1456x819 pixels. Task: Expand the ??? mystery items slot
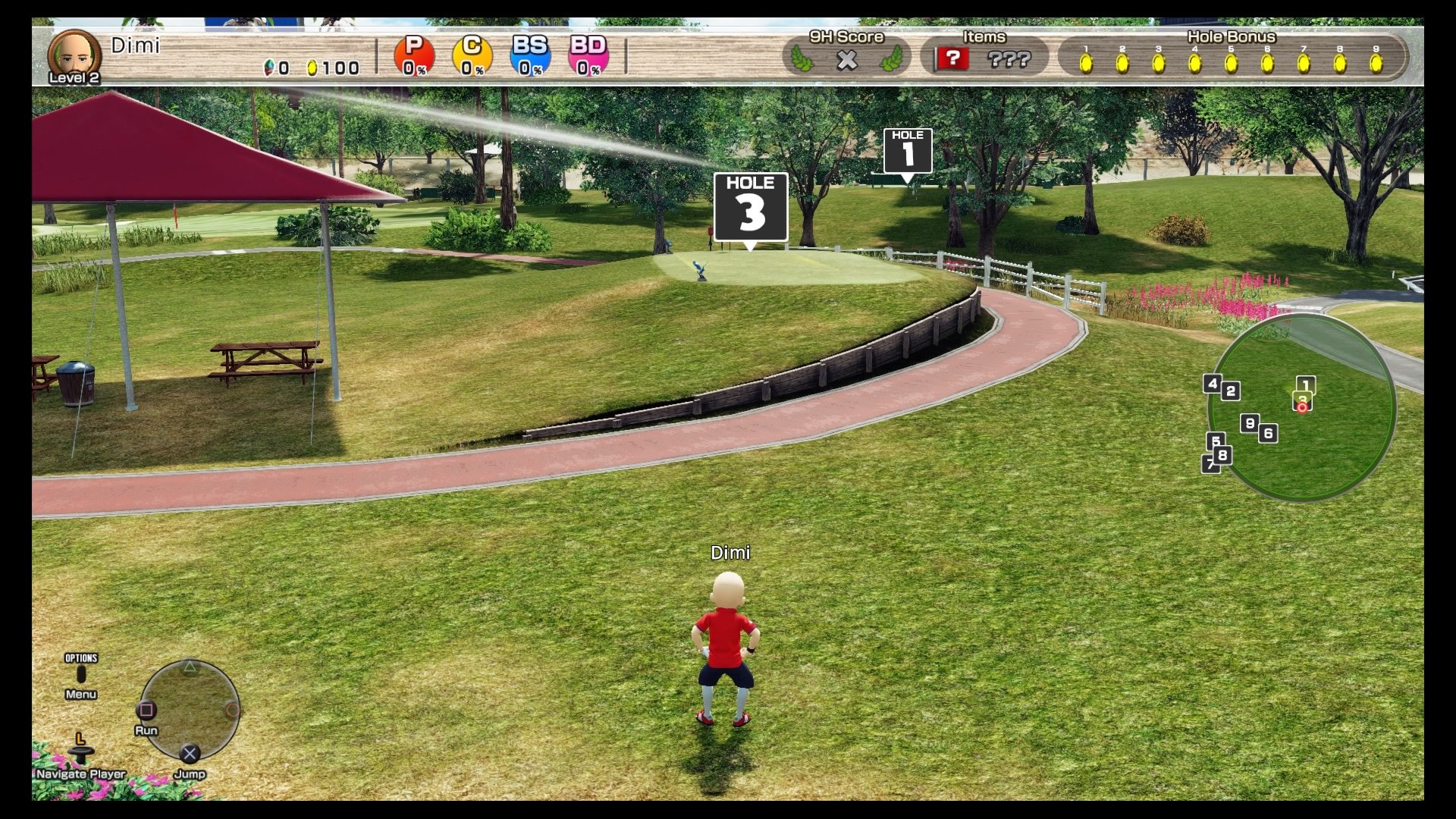[1009, 58]
